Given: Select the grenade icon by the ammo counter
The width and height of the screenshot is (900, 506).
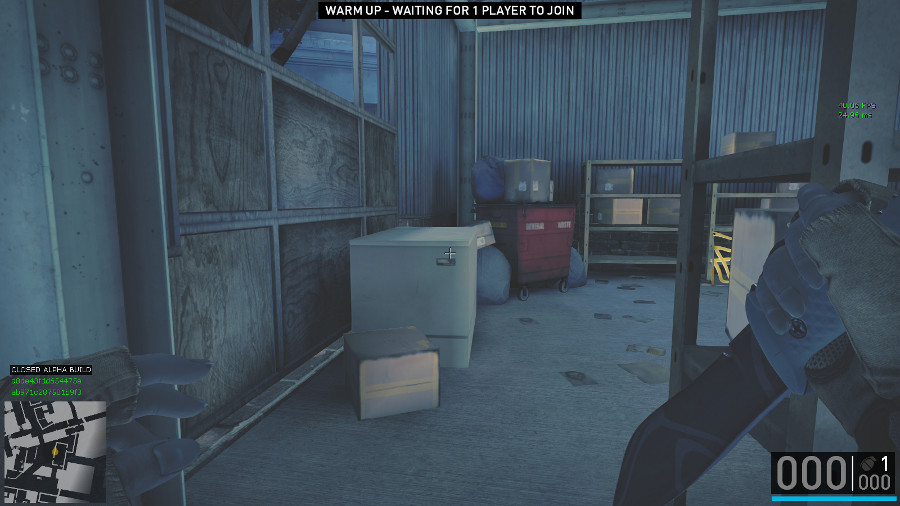Looking at the screenshot, I should (866, 464).
